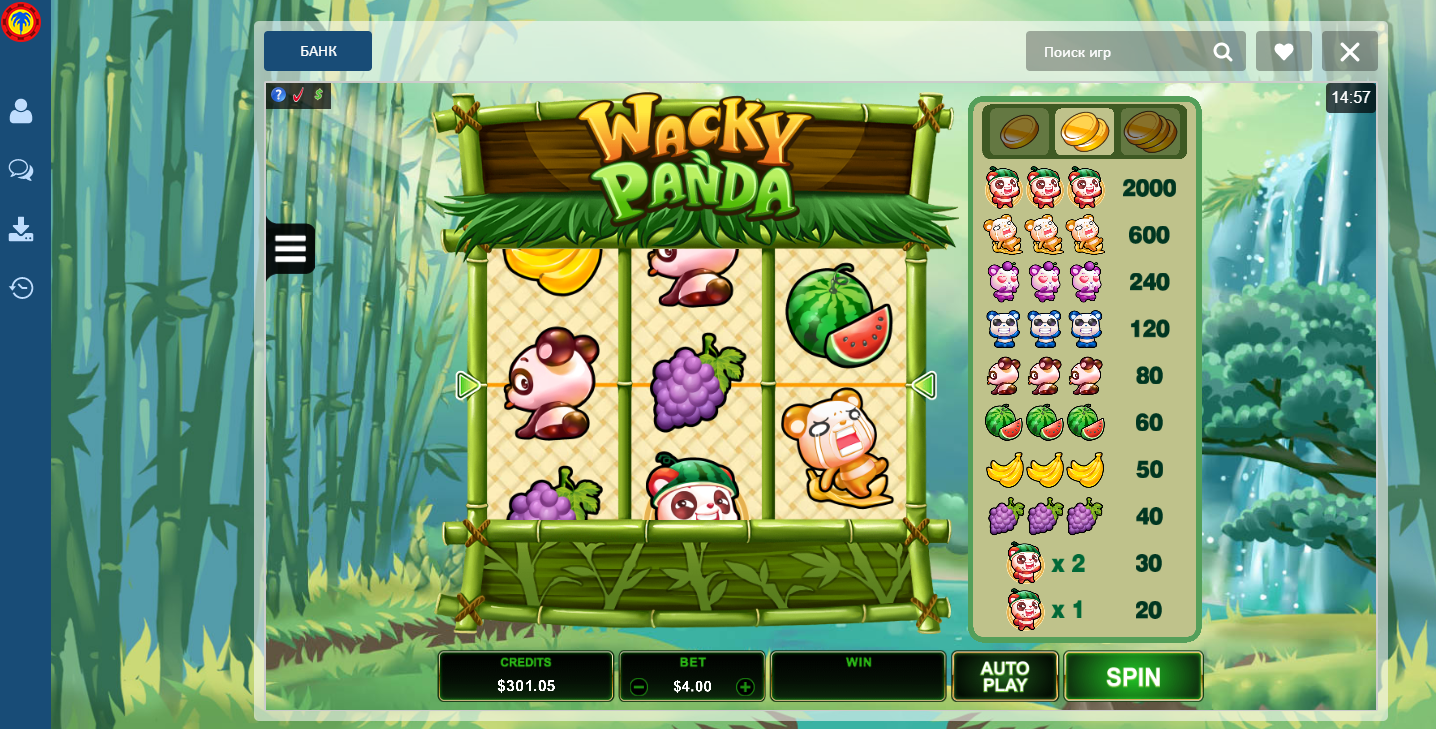
Task: Decrease the bet with the minus button
Action: coord(639,687)
